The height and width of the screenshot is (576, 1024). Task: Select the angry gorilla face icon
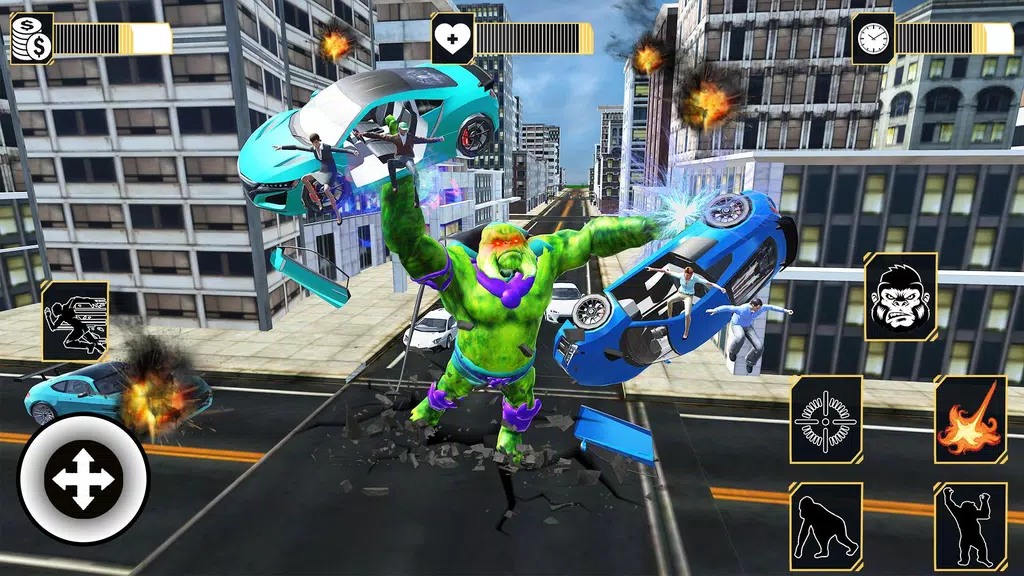pyautogui.click(x=900, y=296)
